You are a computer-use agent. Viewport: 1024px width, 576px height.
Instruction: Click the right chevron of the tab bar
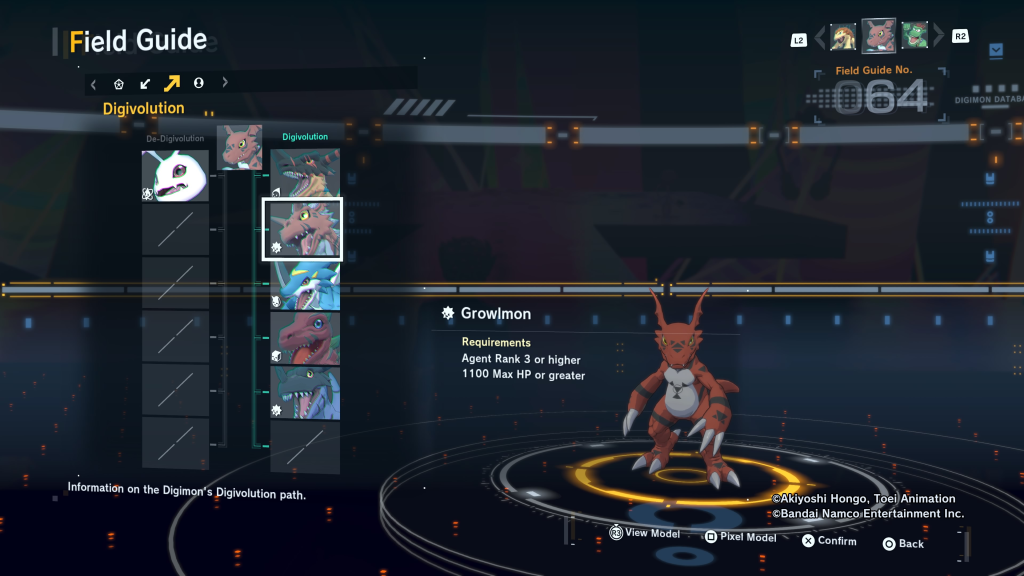[225, 83]
